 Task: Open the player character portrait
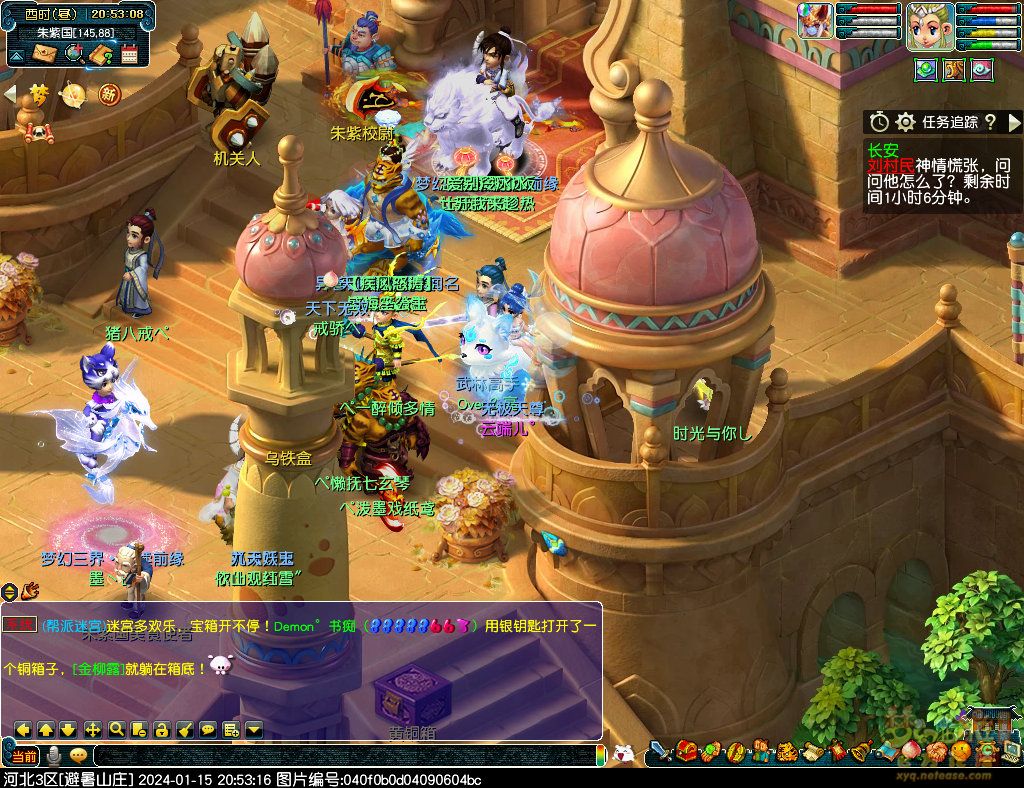pos(927,26)
